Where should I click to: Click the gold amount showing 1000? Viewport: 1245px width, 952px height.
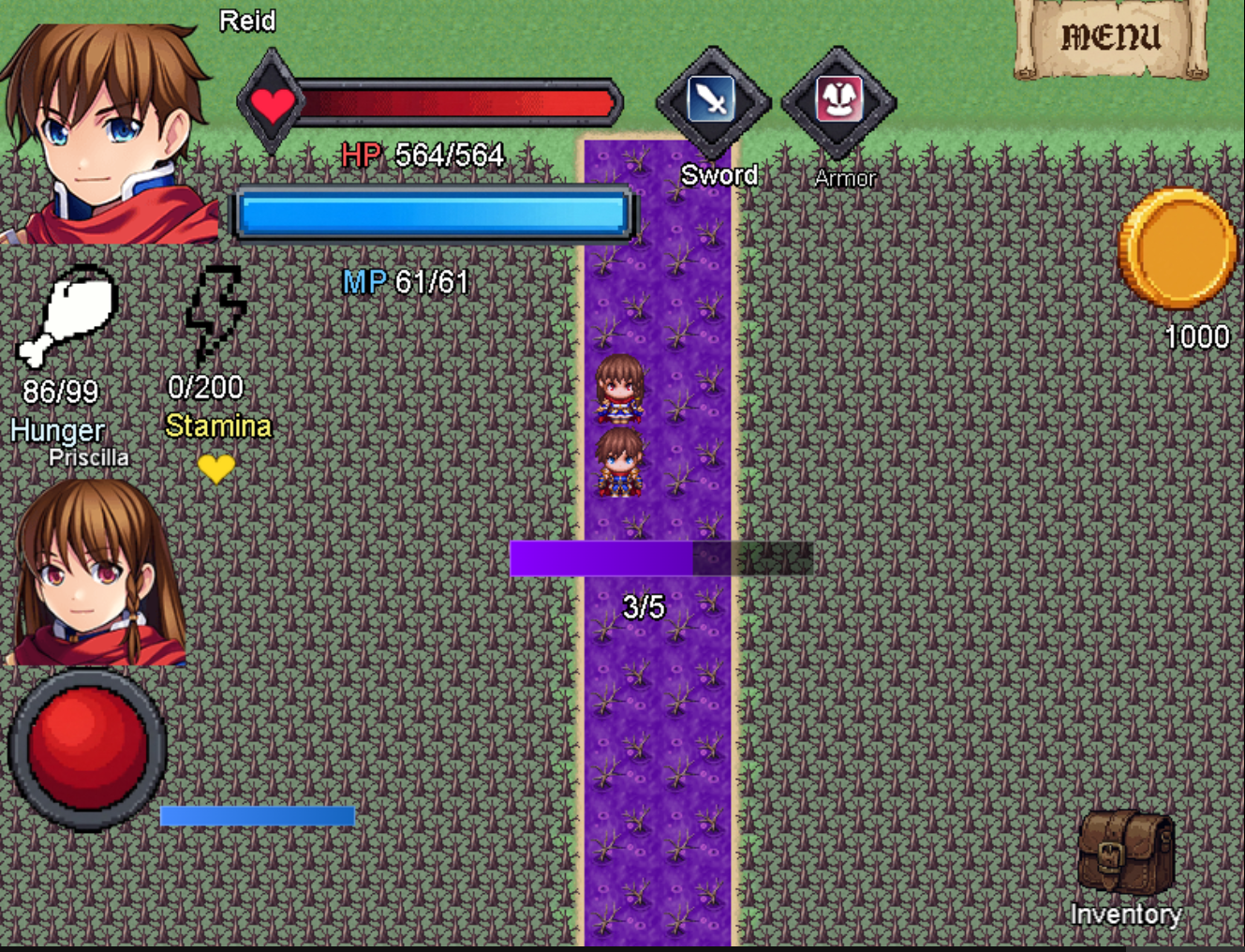pyautogui.click(x=1197, y=335)
